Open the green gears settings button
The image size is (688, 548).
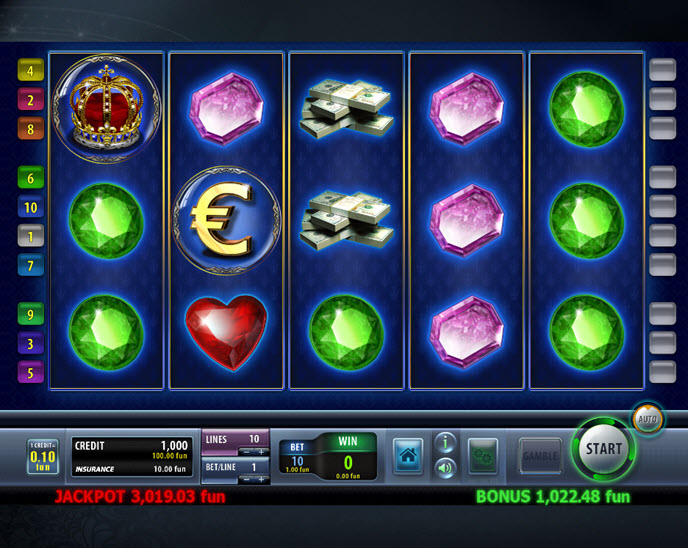tap(484, 455)
